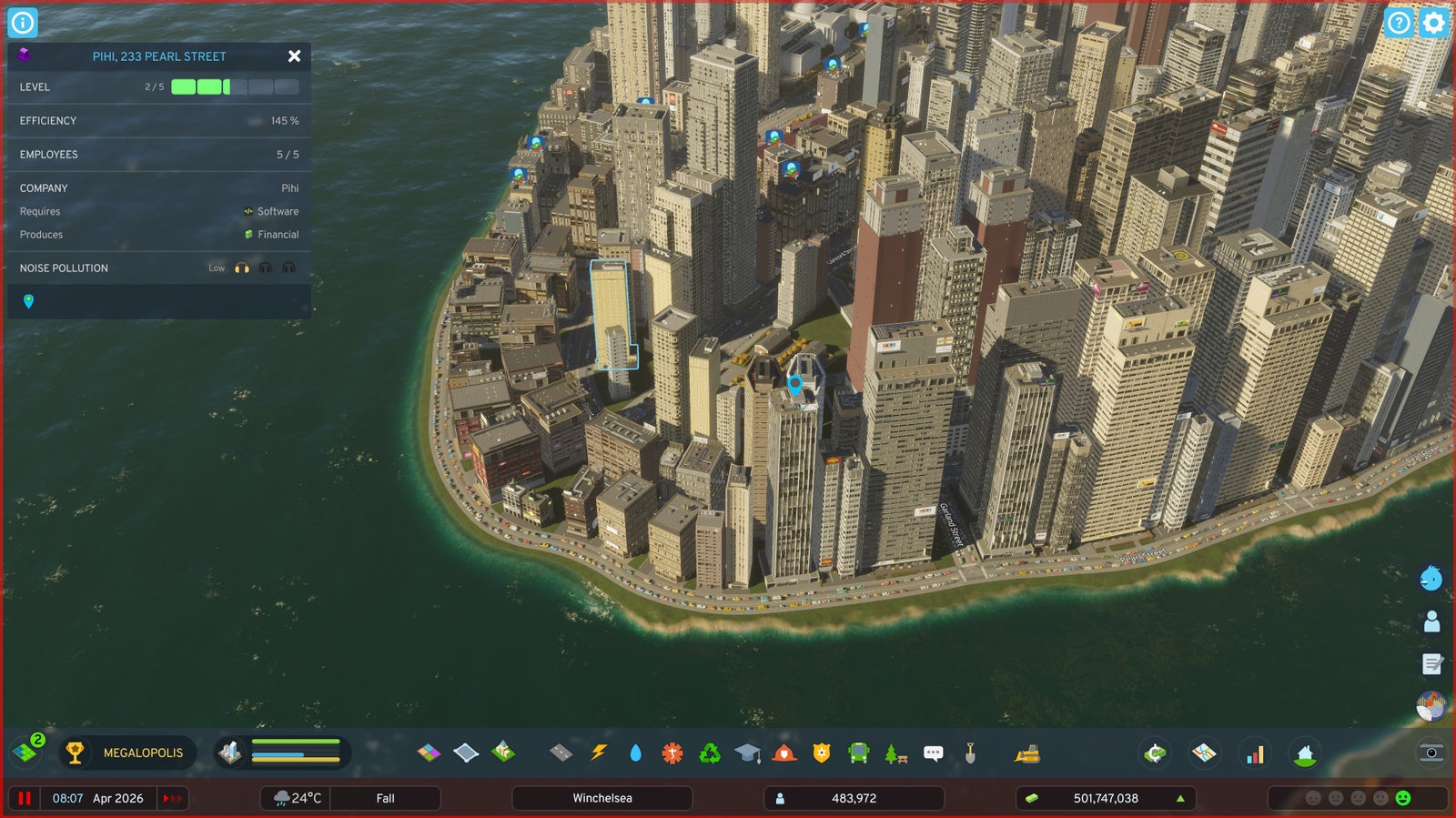
Task: Select the yellow bulldozer tool
Action: pyautogui.click(x=1027, y=752)
